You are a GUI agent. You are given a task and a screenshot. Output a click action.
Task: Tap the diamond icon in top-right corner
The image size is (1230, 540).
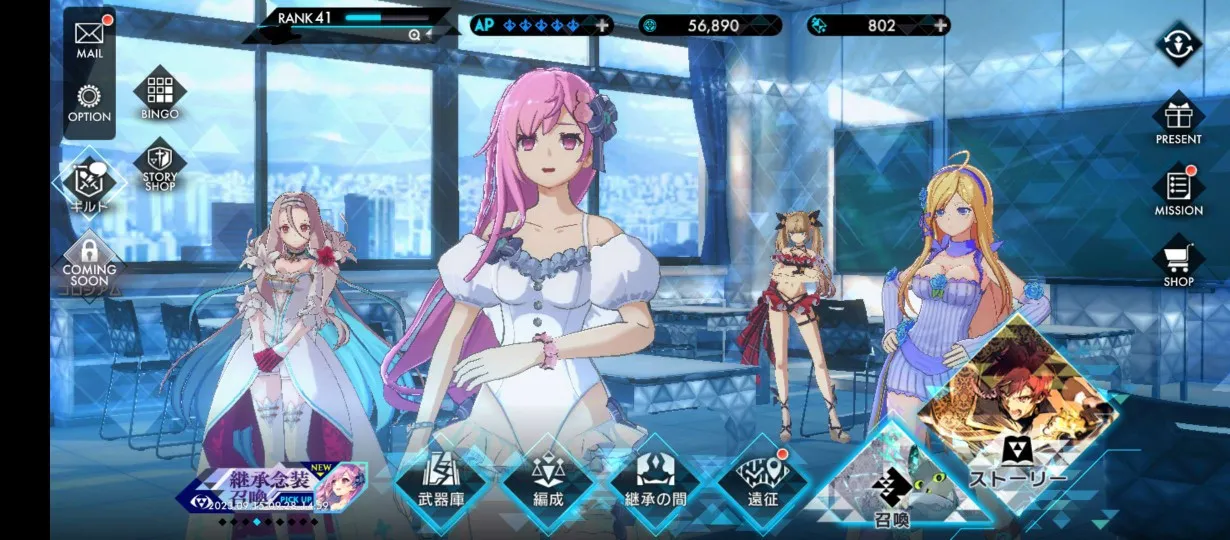point(1178,45)
